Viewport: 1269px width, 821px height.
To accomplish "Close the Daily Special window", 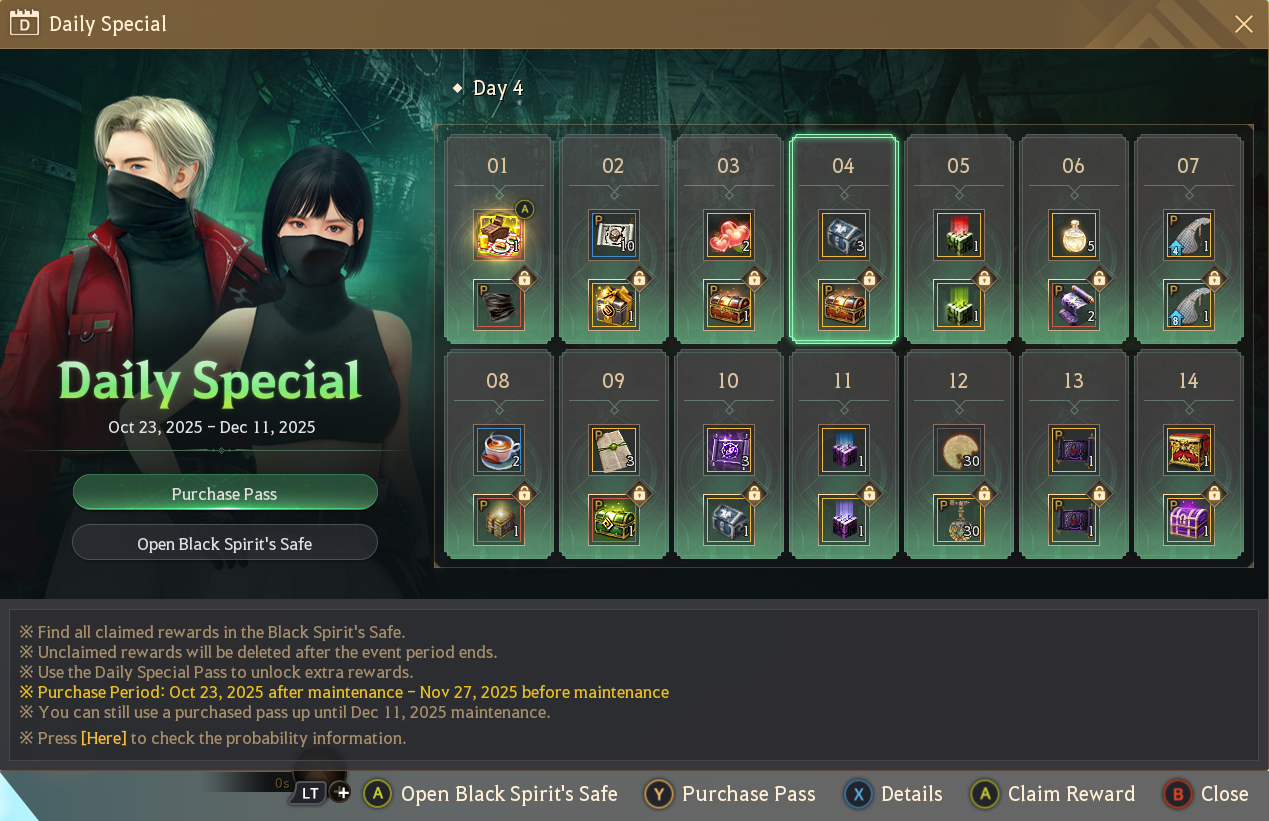I will point(1243,24).
